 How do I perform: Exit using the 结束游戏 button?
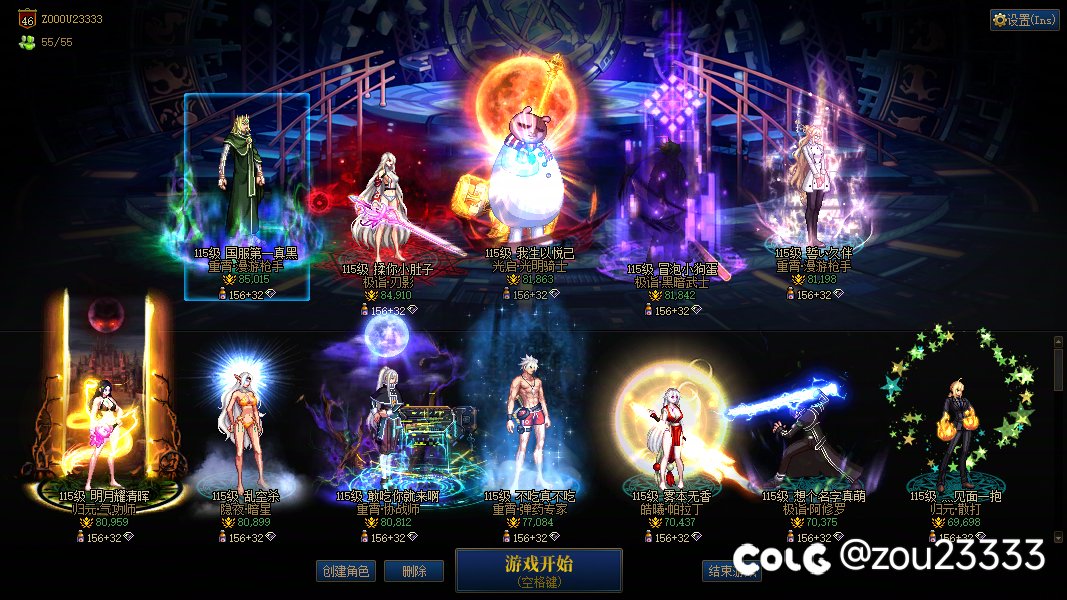(731, 571)
